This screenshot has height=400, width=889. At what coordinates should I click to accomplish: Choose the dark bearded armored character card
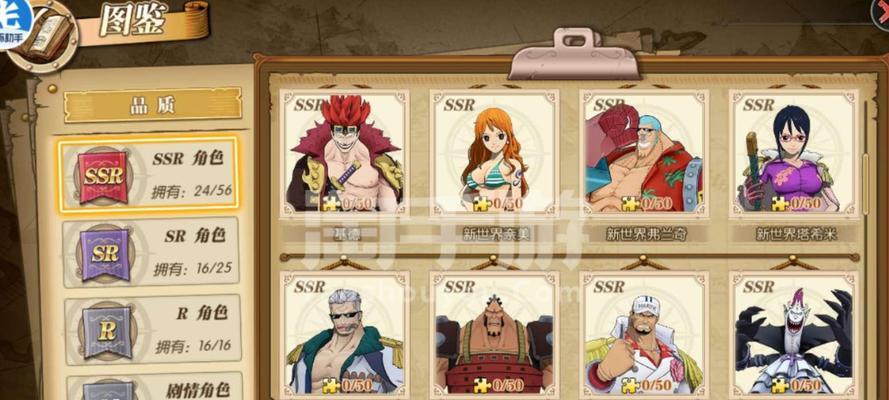tap(493, 335)
